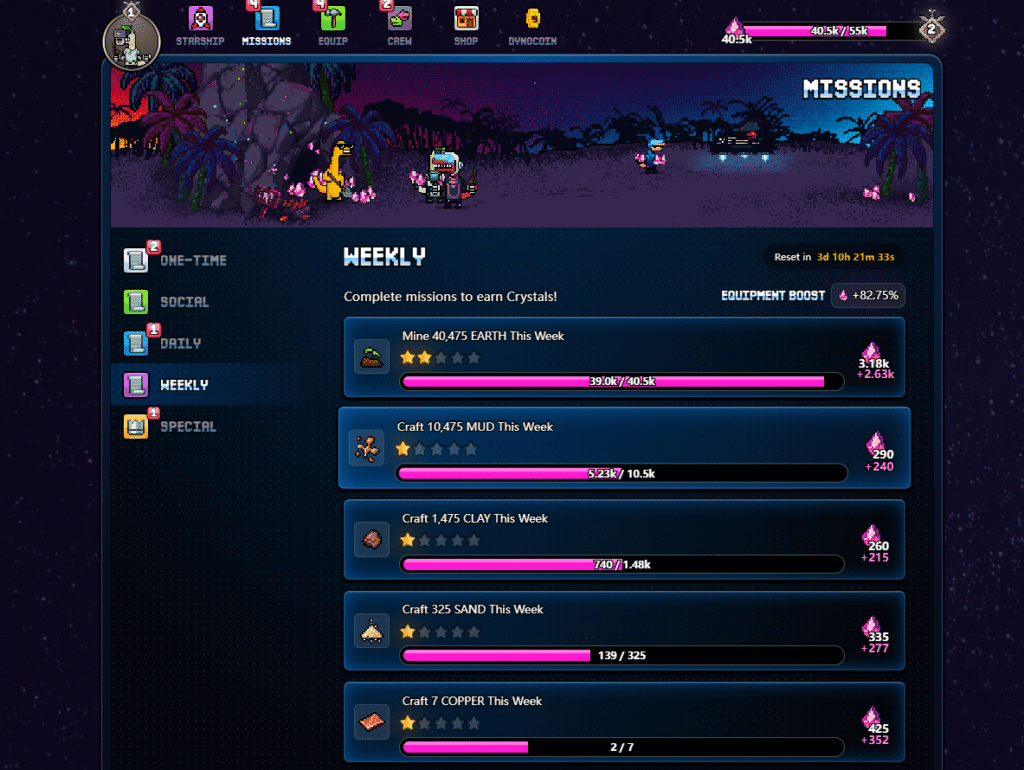Viewport: 1024px width, 770px height.
Task: Select the Craft 10,475 MUD mission
Action: (x=624, y=448)
